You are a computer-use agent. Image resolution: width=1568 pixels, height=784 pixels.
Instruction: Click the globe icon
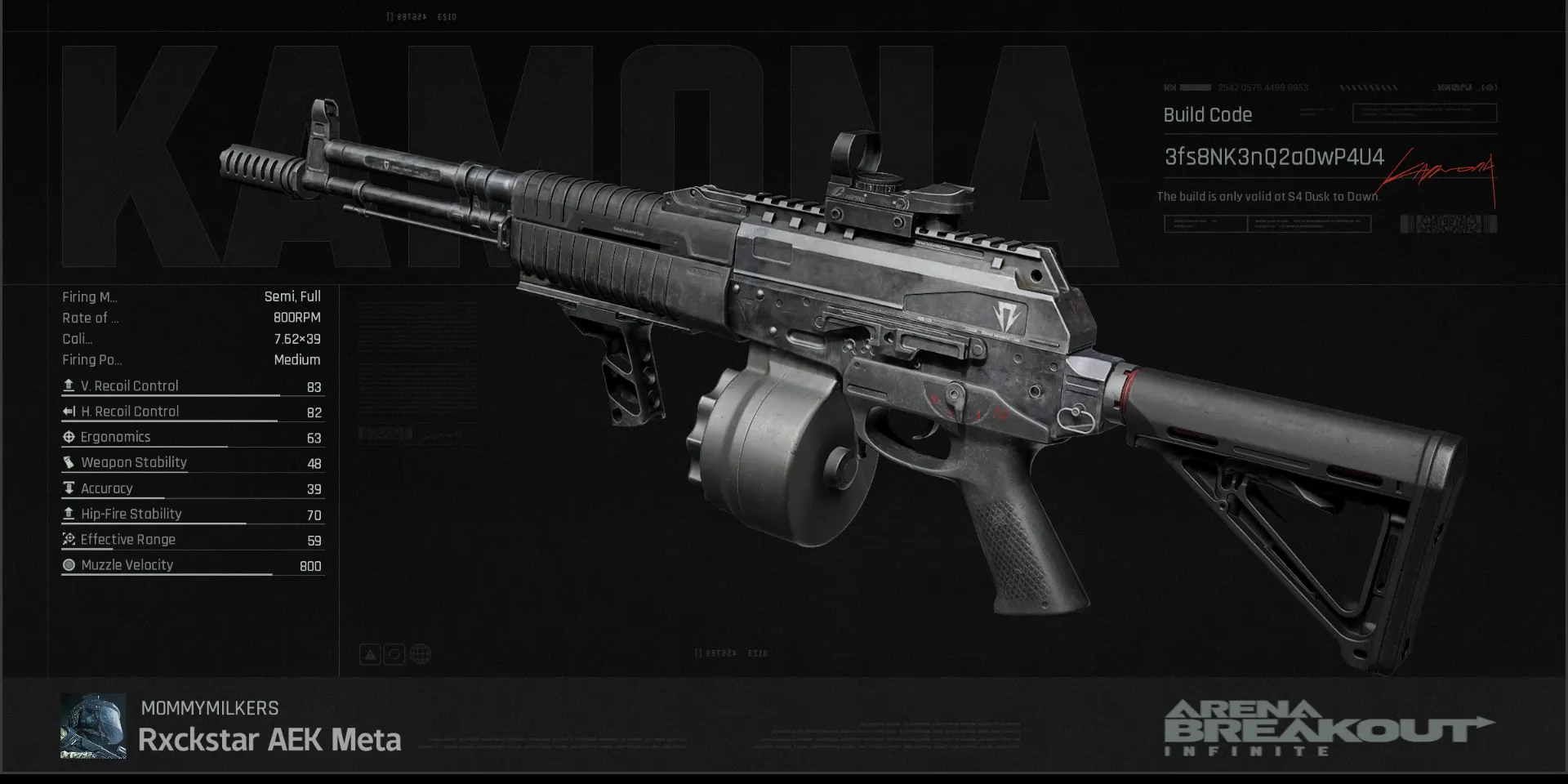420,654
